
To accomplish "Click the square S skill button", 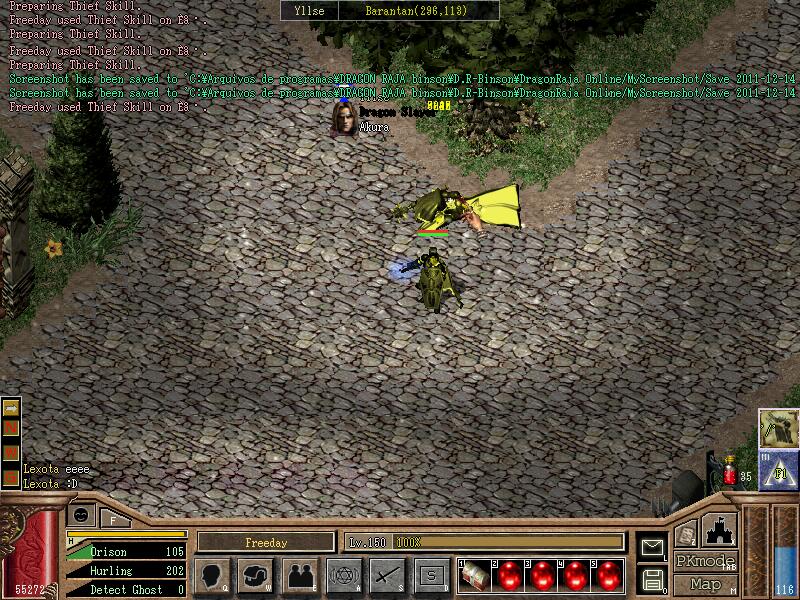I will point(431,575).
